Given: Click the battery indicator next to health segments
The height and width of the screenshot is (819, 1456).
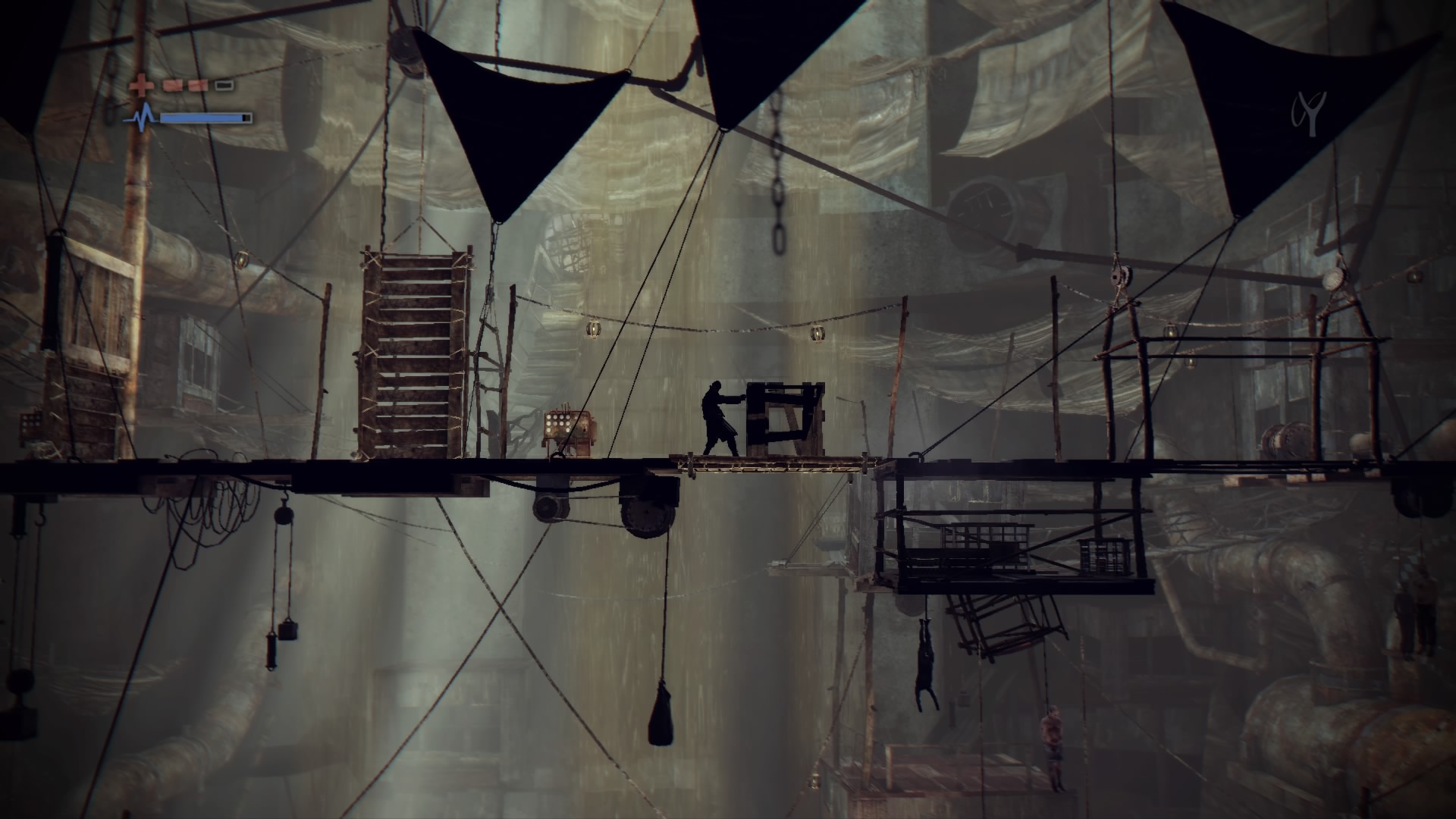Looking at the screenshot, I should pos(224,85).
